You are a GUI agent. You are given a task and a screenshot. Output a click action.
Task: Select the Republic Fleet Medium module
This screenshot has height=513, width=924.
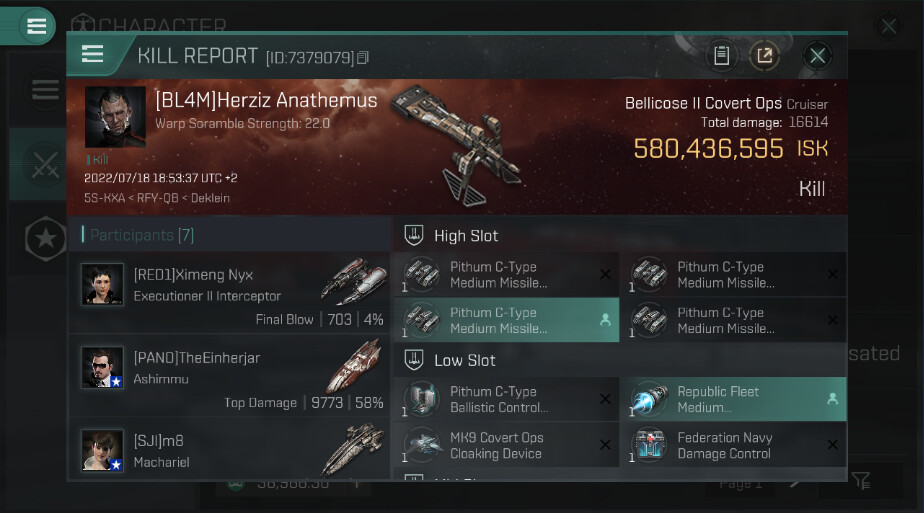[x=733, y=399]
